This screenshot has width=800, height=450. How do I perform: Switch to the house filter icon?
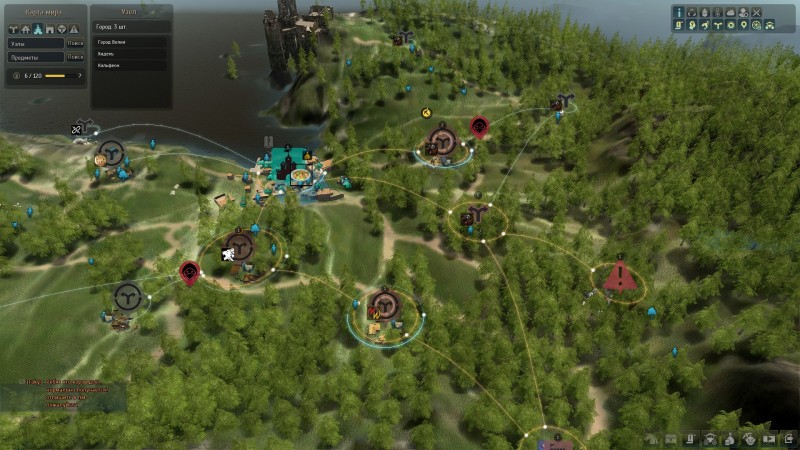pos(27,29)
